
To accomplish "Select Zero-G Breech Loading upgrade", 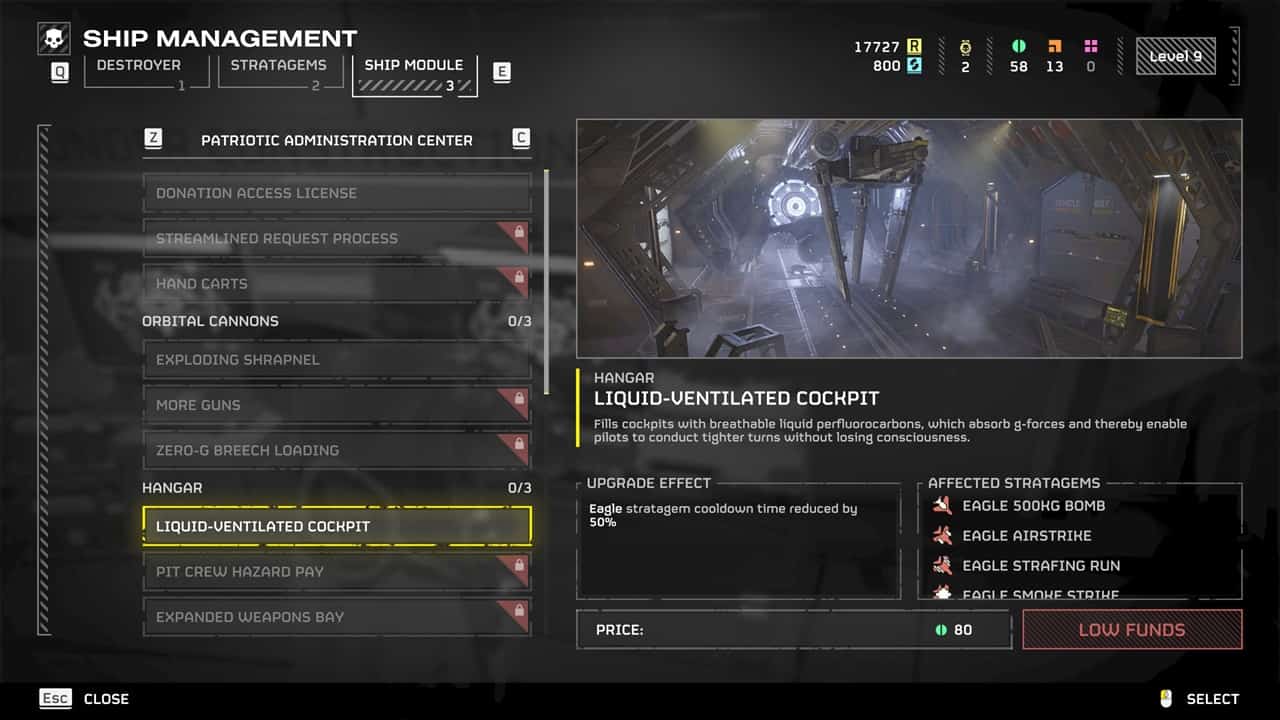I will [x=336, y=450].
